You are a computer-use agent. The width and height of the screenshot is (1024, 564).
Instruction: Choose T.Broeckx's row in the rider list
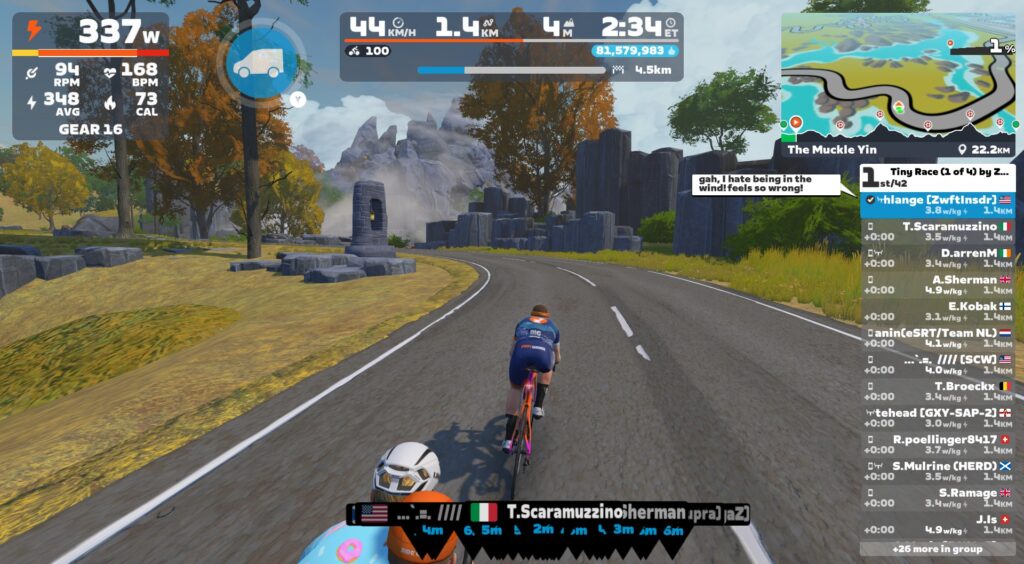click(939, 391)
